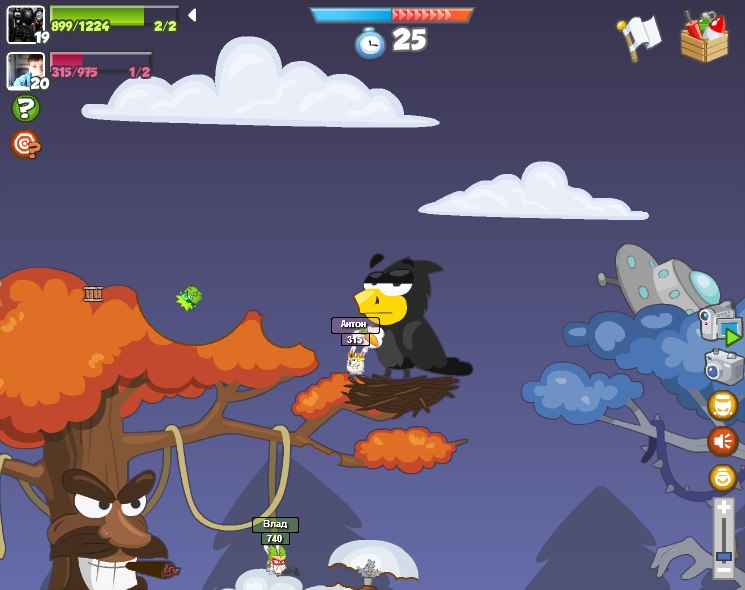Image resolution: width=745 pixels, height=590 pixels.
Task: Surrender using the white flag icon
Action: (x=640, y=37)
